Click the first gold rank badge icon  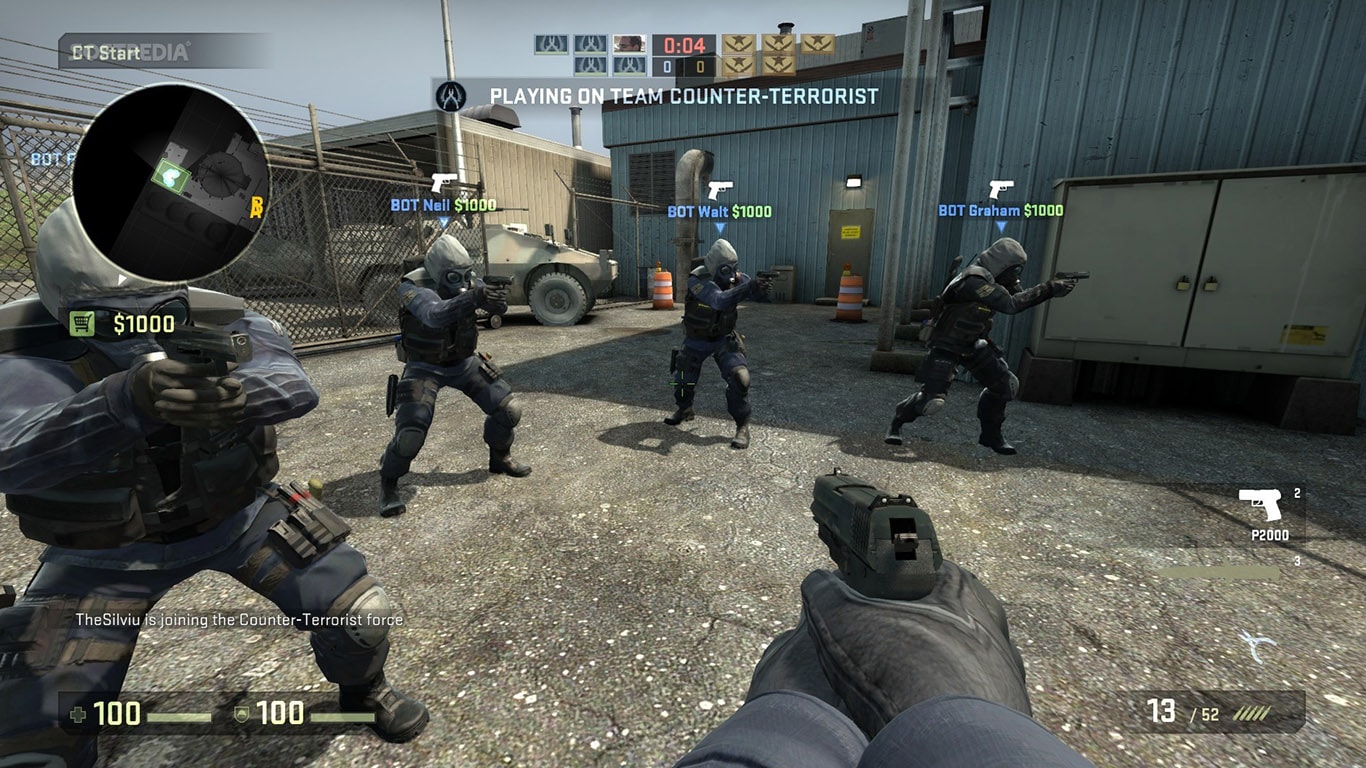[x=740, y=44]
